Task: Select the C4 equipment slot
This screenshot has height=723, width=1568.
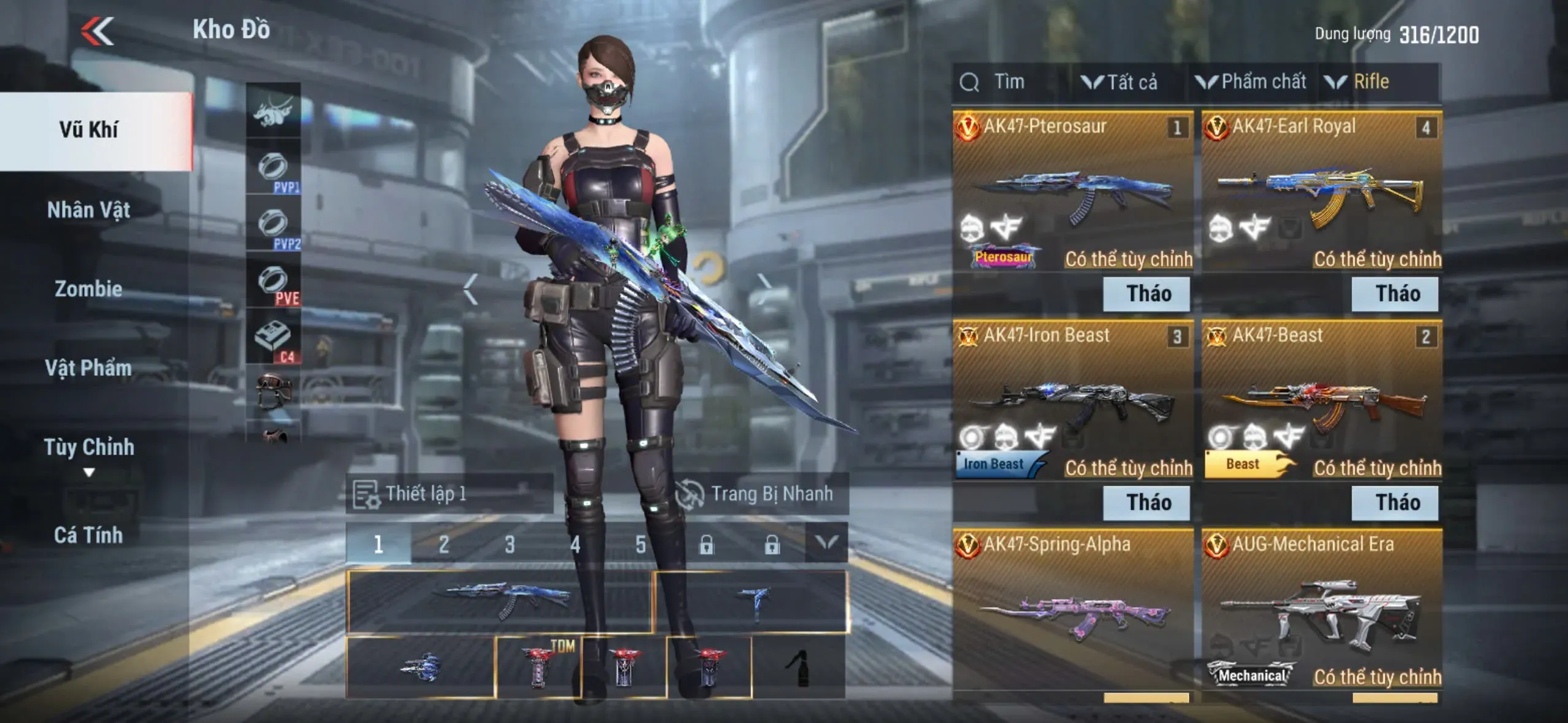Action: (x=274, y=339)
